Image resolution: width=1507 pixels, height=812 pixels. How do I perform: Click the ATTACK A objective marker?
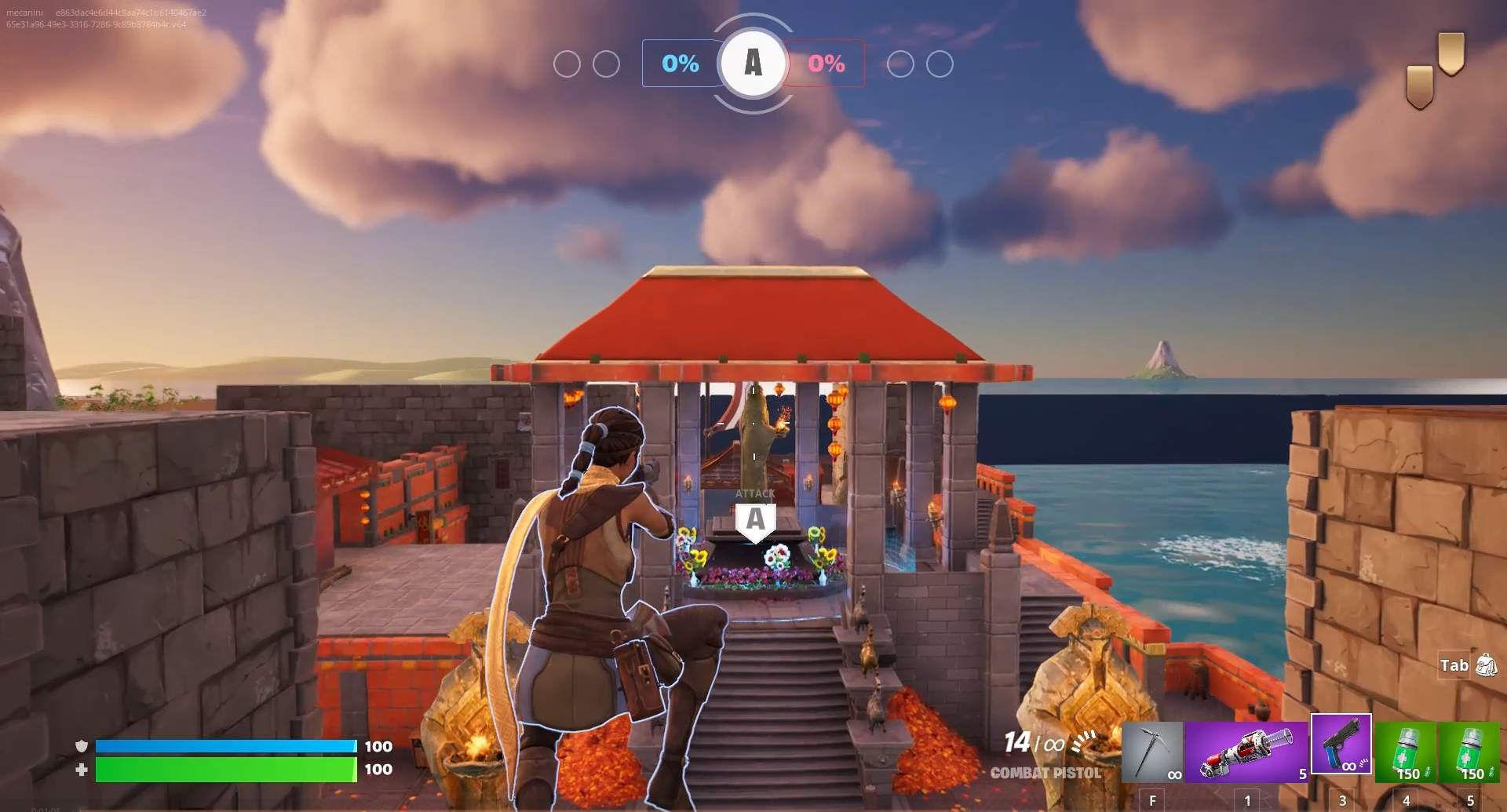coord(755,519)
